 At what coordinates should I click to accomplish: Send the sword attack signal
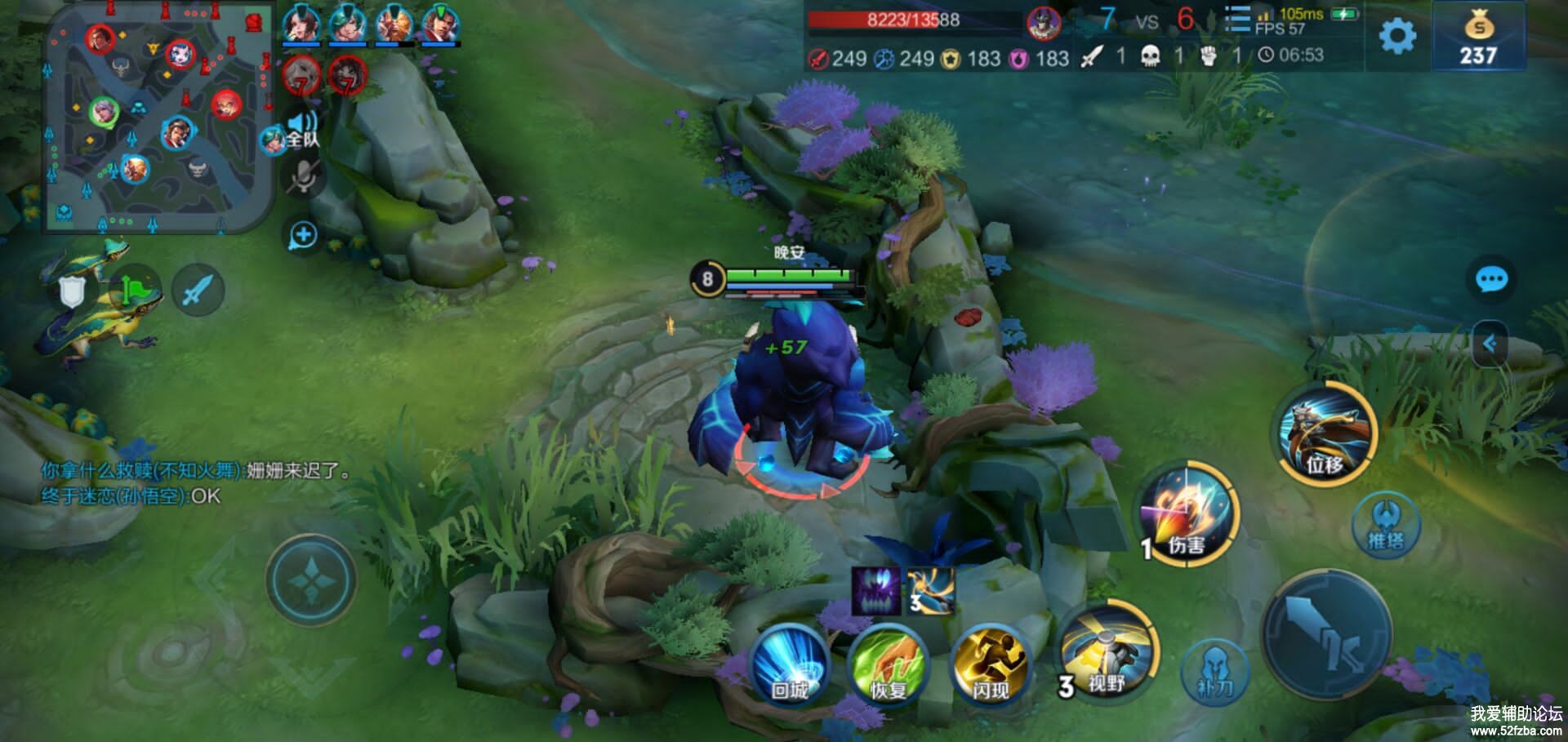tap(198, 291)
